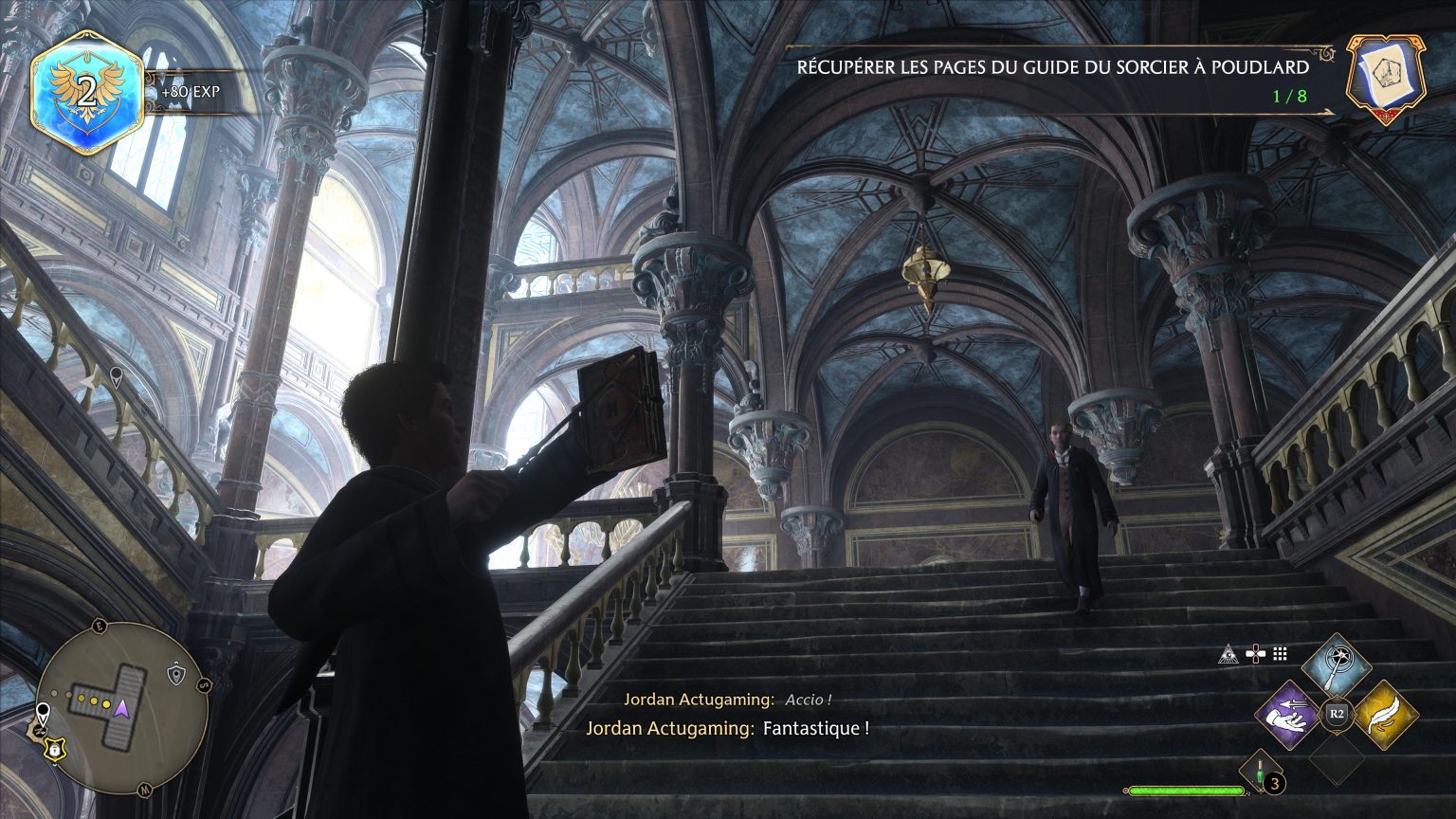Click the Wiggenweld potion bottle slot

click(x=1259, y=773)
